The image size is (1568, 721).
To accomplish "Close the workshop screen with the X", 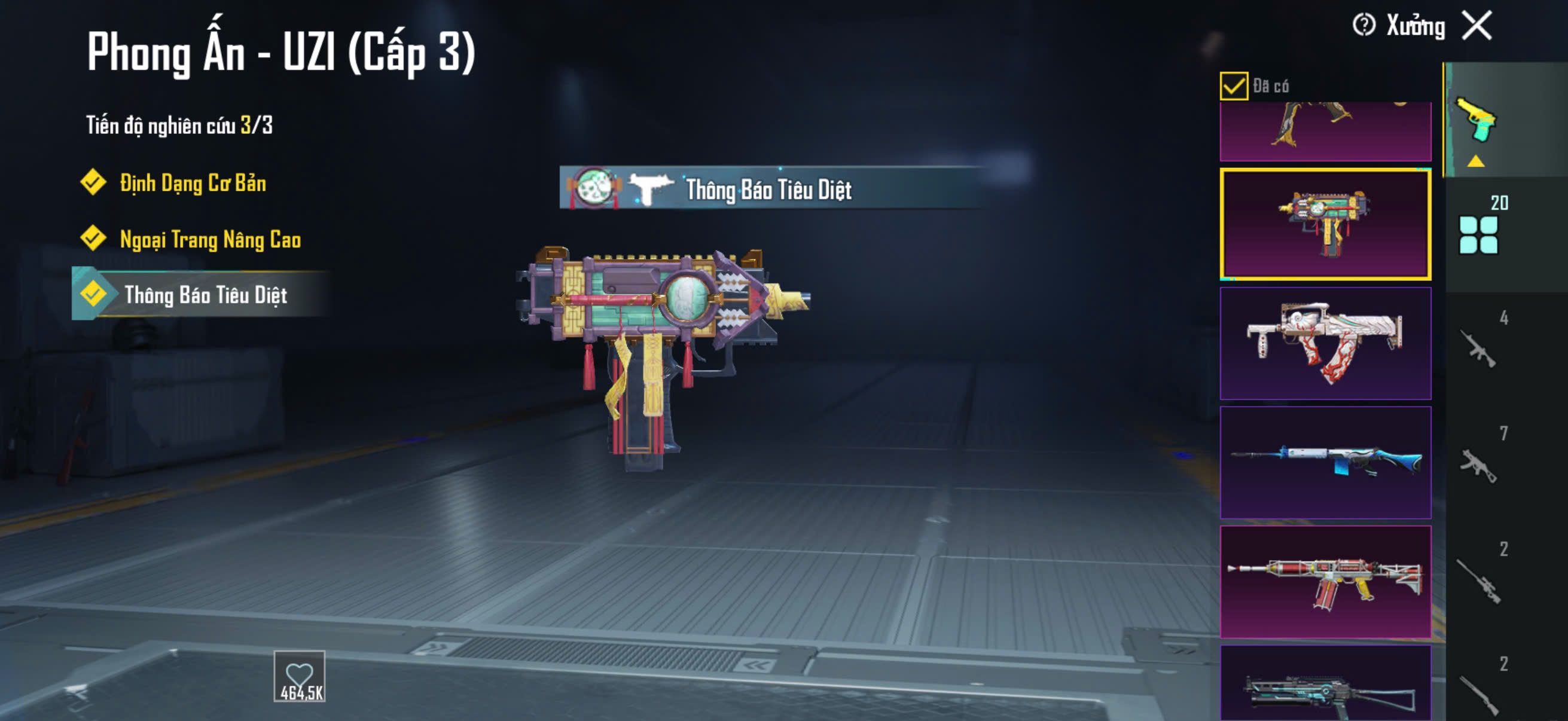I will pyautogui.click(x=1477, y=26).
